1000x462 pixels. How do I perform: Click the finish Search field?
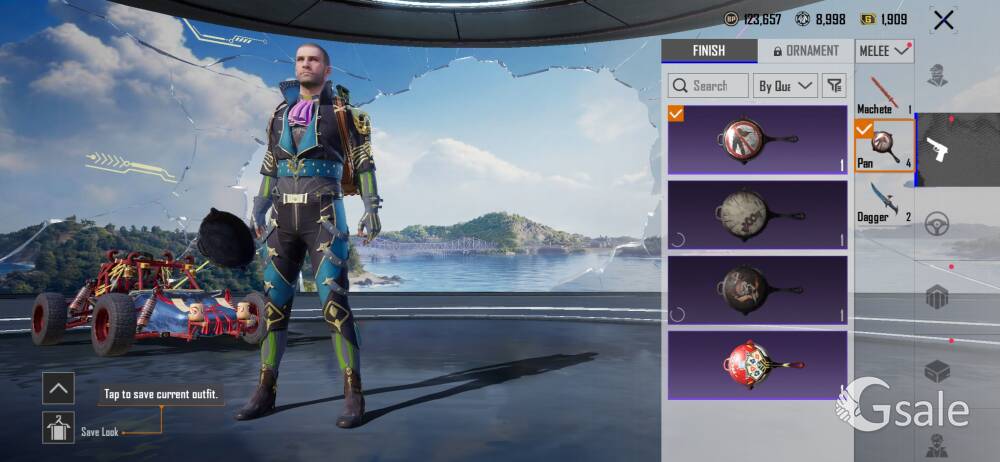pos(709,86)
